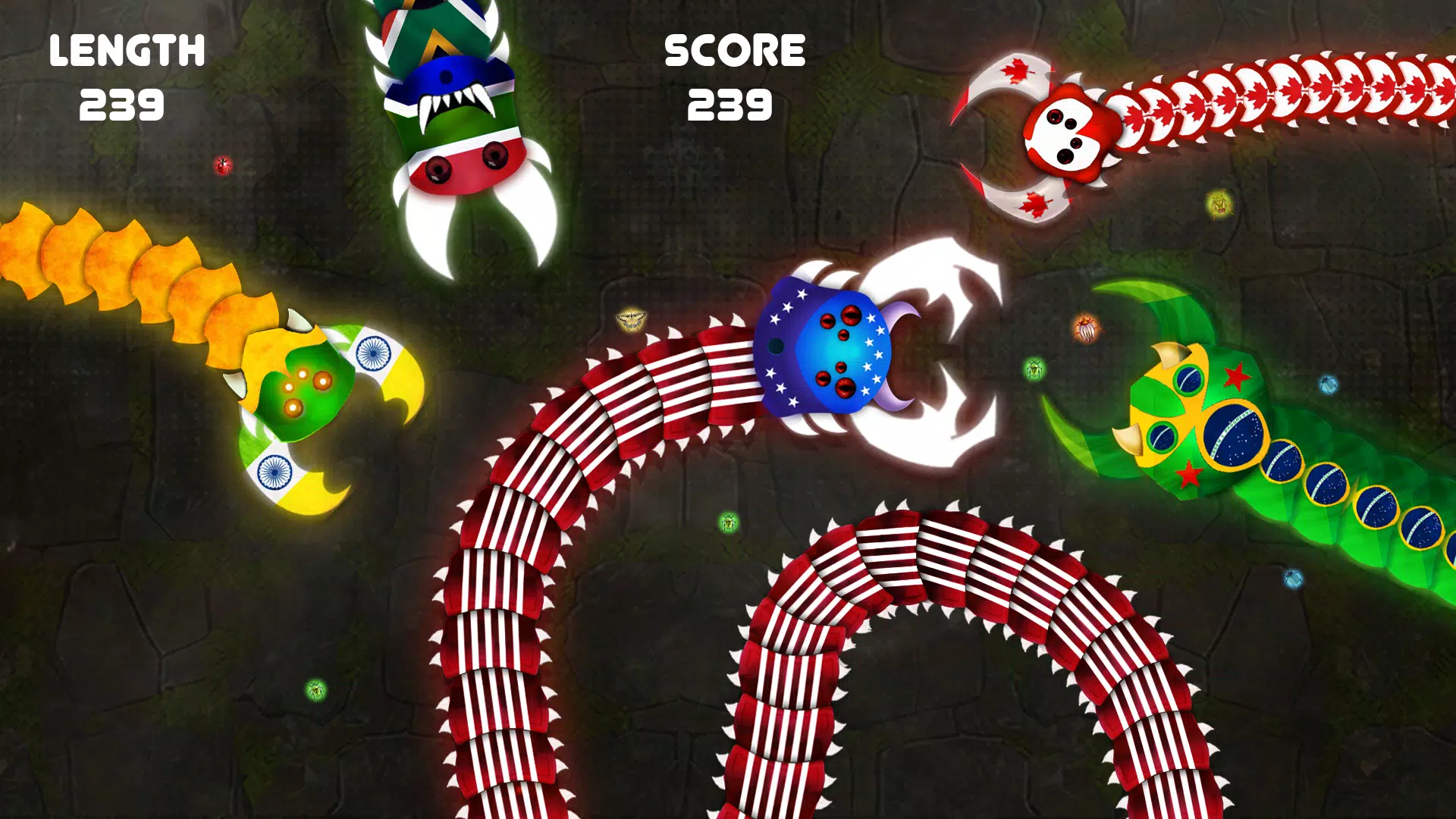The image size is (1456, 819).
Task: Click the green bug beside the EU worm's jaws
Action: pyautogui.click(x=1033, y=369)
